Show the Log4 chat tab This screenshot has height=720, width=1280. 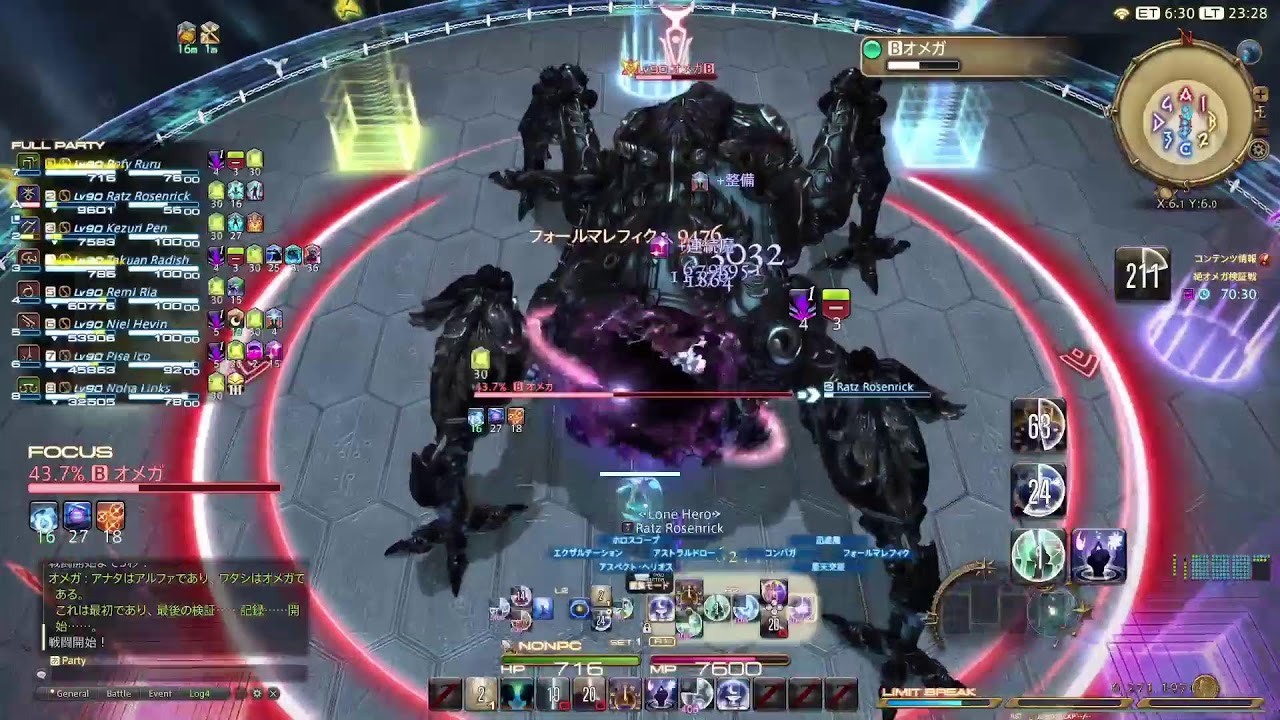click(x=200, y=693)
